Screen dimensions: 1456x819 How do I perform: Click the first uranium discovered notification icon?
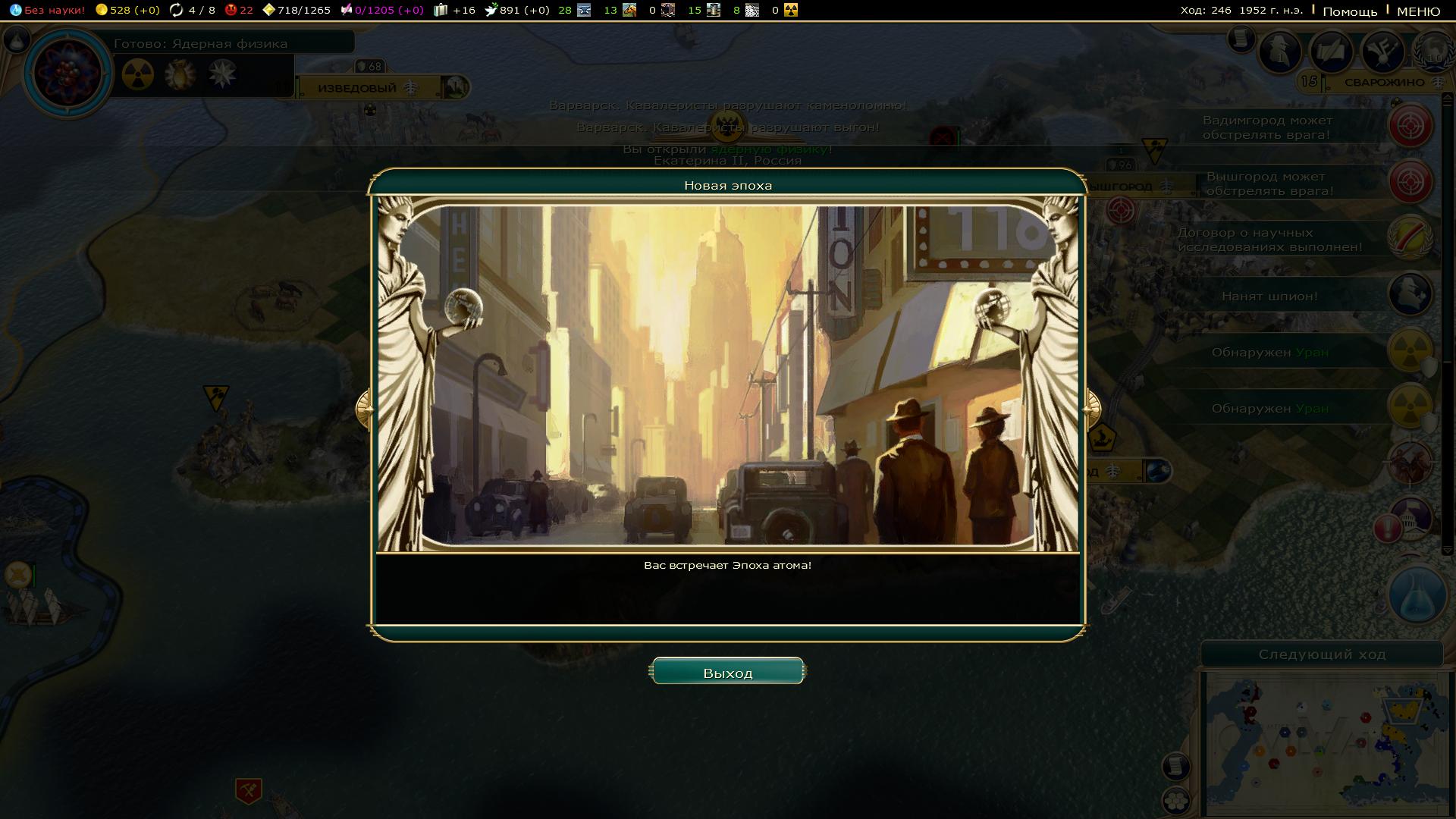pyautogui.click(x=1410, y=350)
